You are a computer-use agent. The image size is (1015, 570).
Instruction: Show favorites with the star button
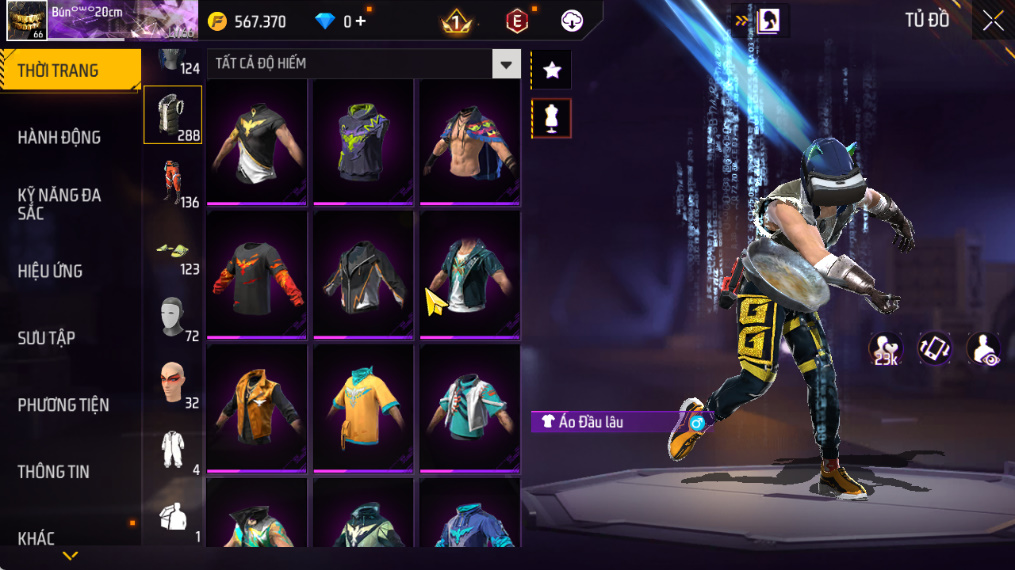click(551, 70)
